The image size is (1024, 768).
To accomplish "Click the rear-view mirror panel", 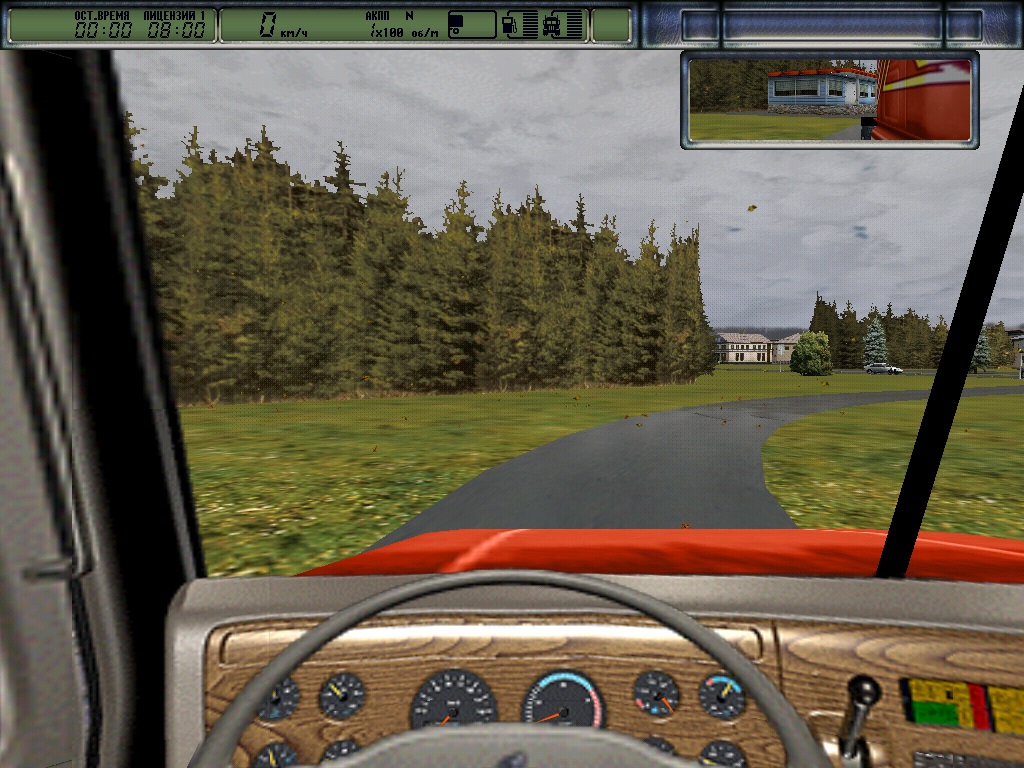I will tap(829, 99).
